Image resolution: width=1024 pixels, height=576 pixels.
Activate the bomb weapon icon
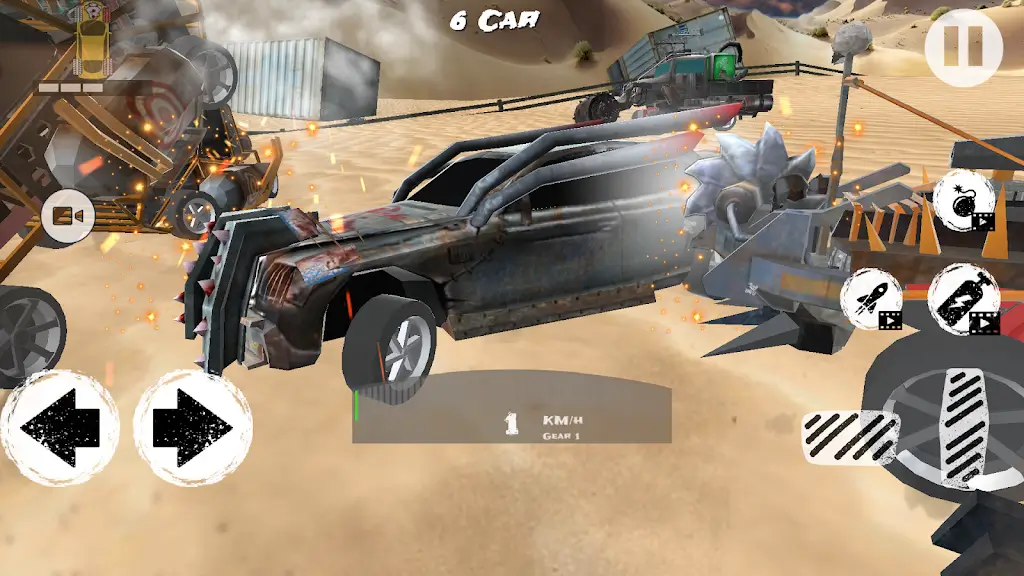click(x=964, y=200)
